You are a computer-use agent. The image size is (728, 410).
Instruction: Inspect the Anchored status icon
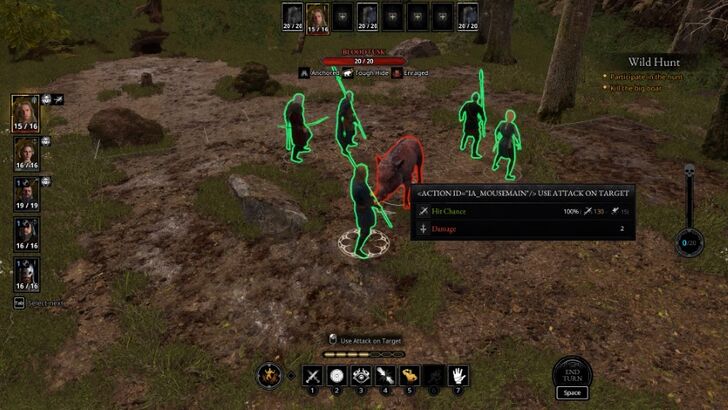coord(303,73)
